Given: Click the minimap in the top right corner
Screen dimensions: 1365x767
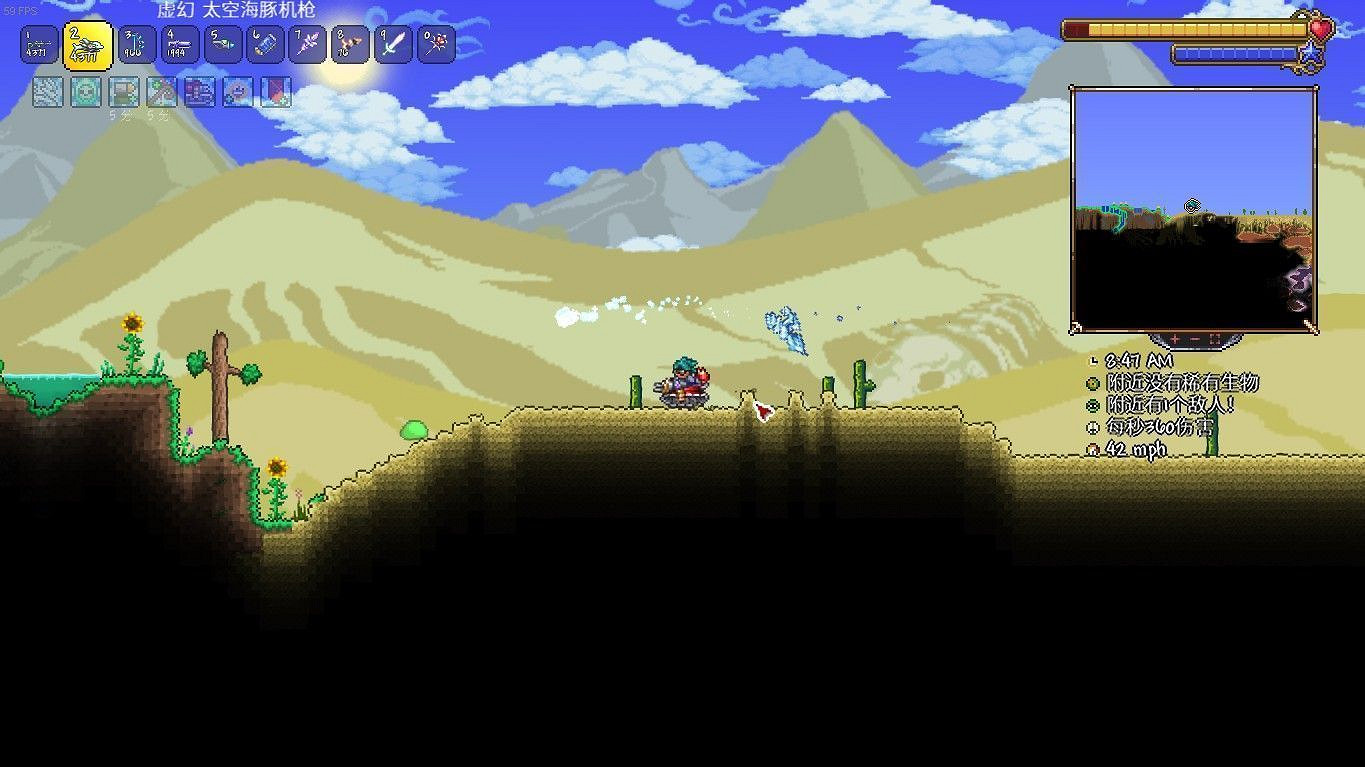Looking at the screenshot, I should (1194, 207).
